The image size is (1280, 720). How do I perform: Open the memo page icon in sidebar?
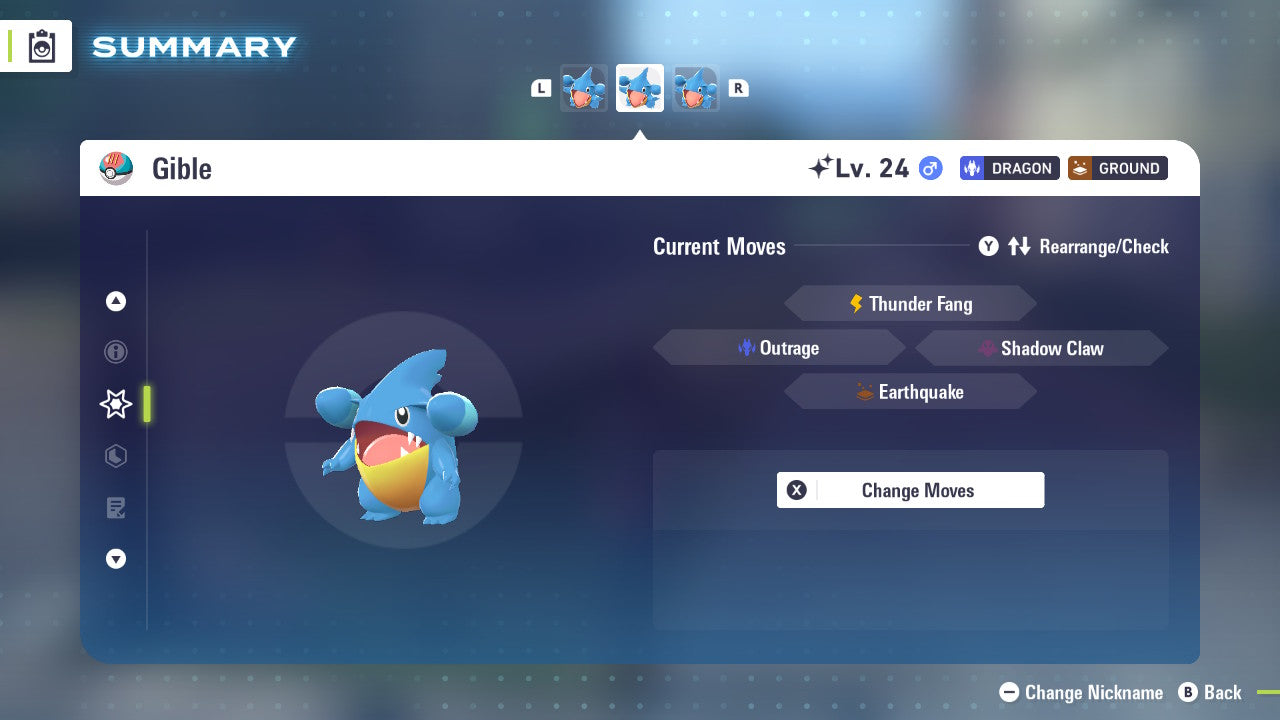[115, 507]
